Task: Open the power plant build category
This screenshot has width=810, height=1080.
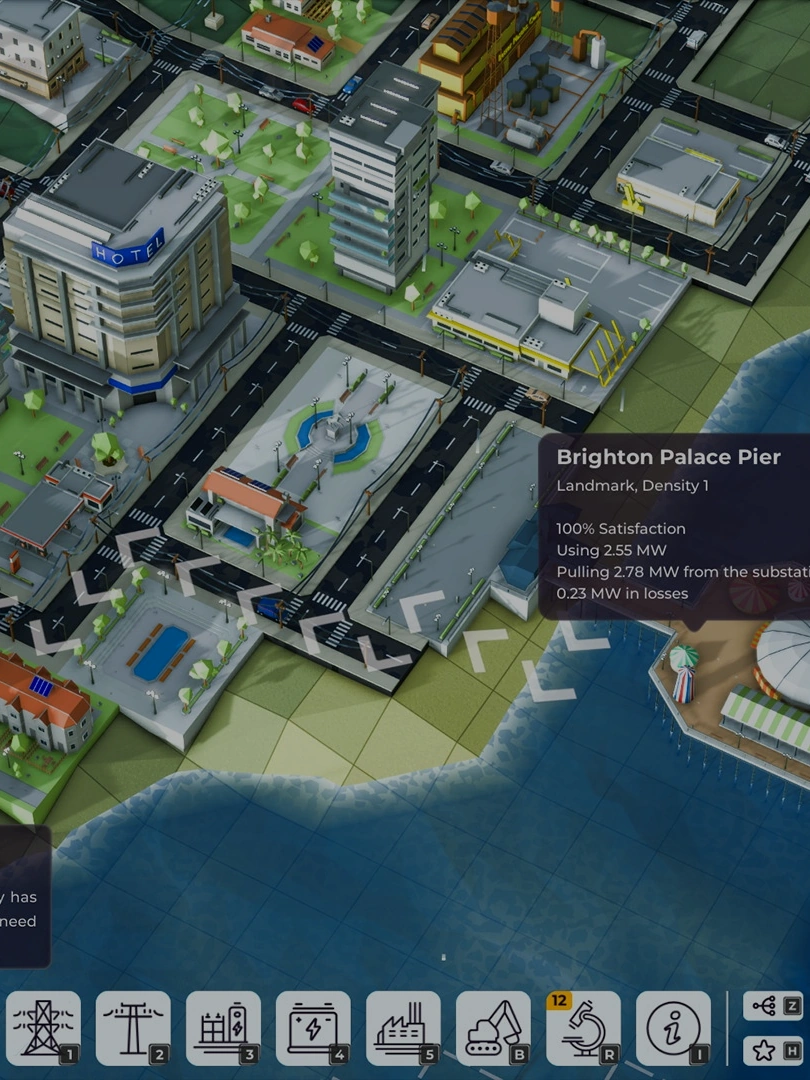Action: pos(403,1028)
